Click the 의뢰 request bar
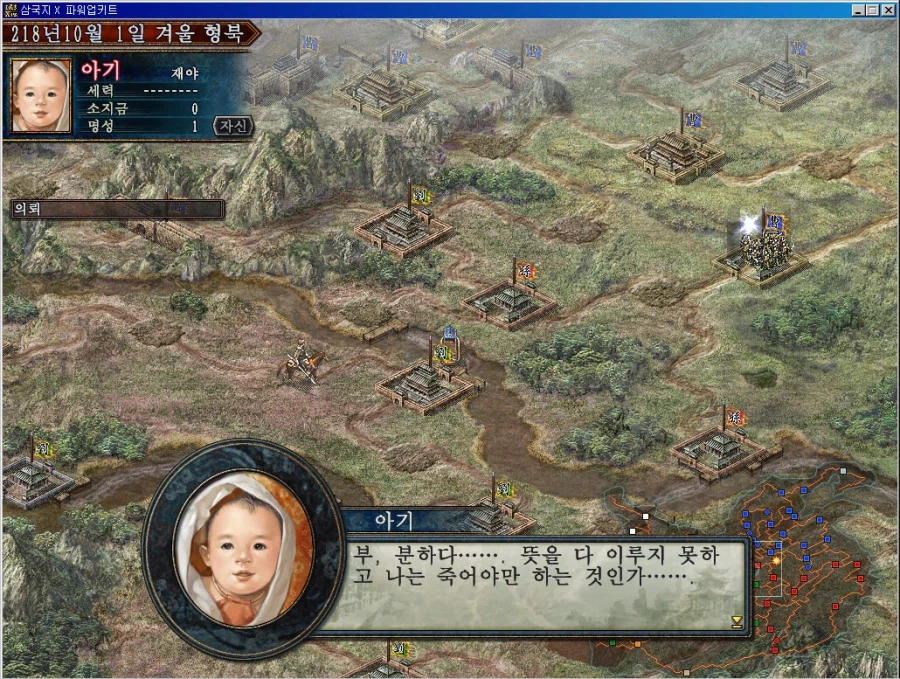The width and height of the screenshot is (900, 679). pos(115,209)
